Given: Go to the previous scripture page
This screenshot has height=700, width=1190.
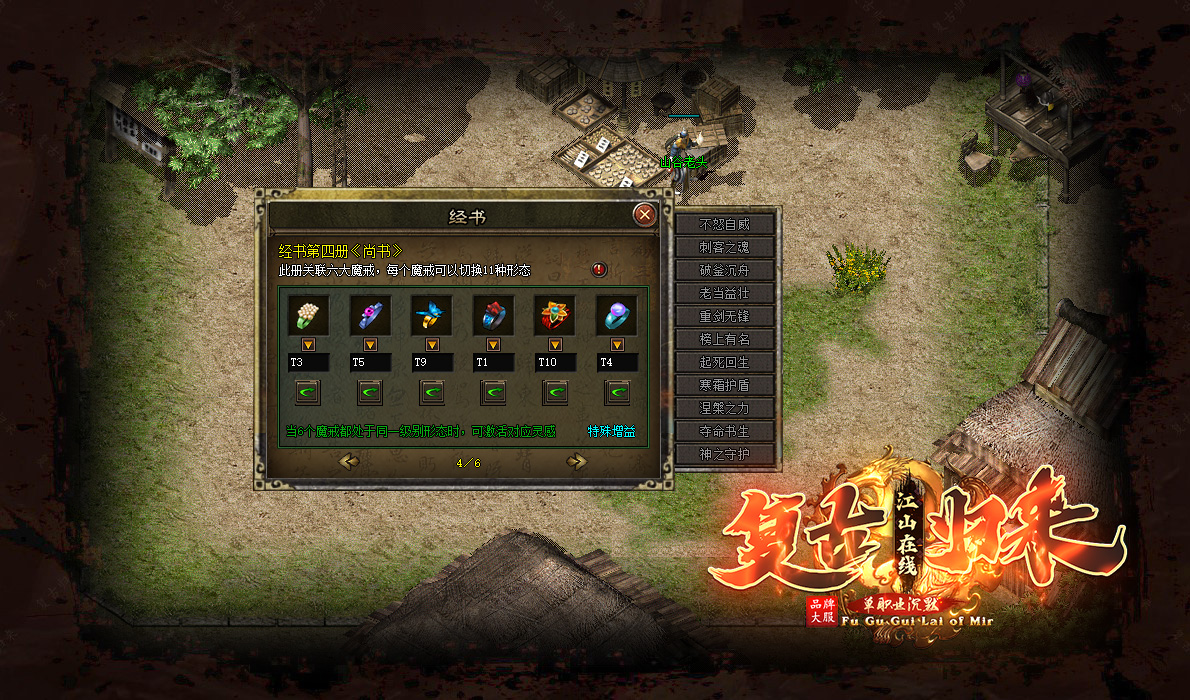Looking at the screenshot, I should coord(349,461).
